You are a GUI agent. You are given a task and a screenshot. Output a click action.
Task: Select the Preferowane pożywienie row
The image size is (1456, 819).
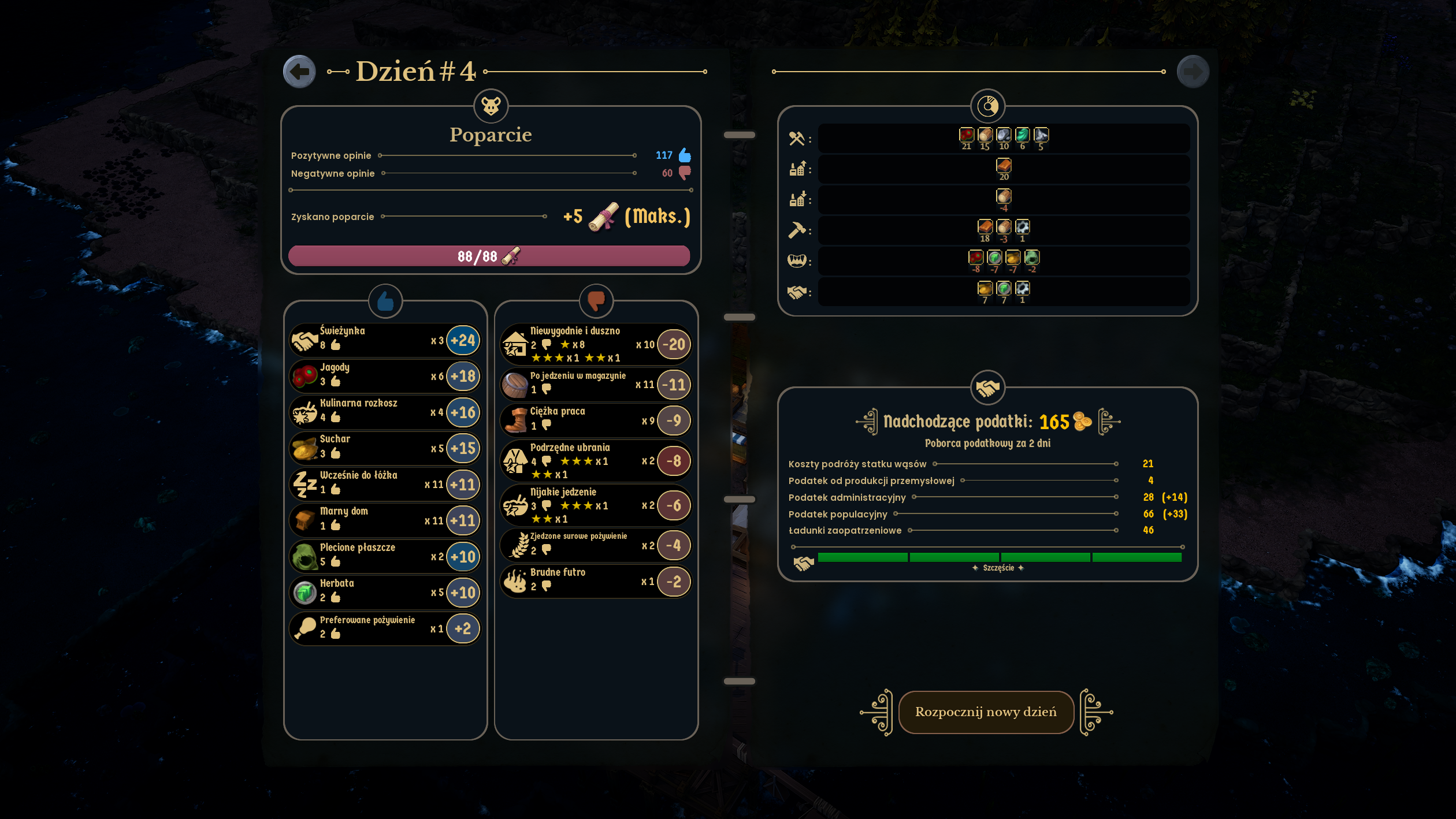(x=384, y=628)
